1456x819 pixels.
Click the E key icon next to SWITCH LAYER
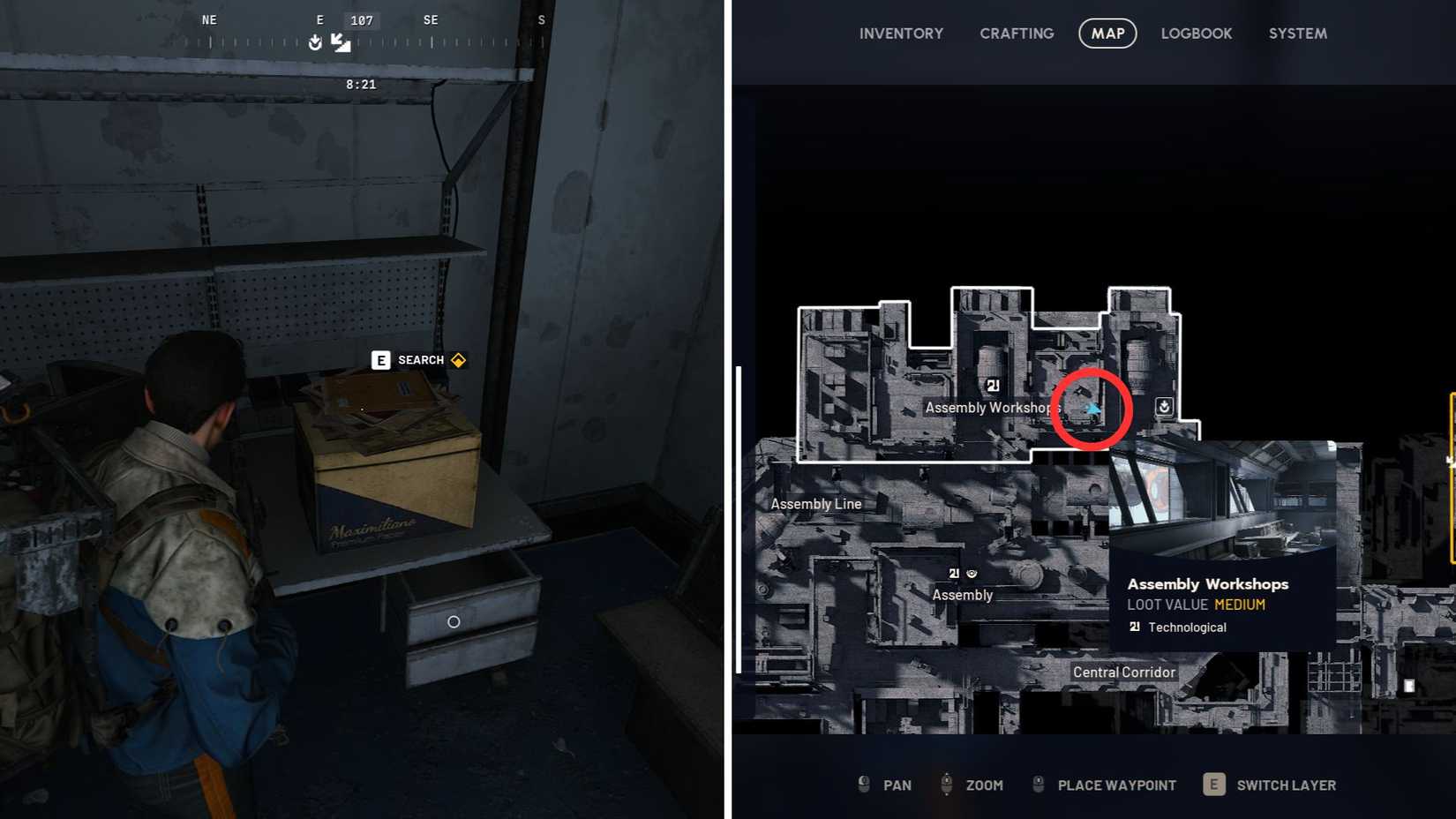coord(1213,785)
